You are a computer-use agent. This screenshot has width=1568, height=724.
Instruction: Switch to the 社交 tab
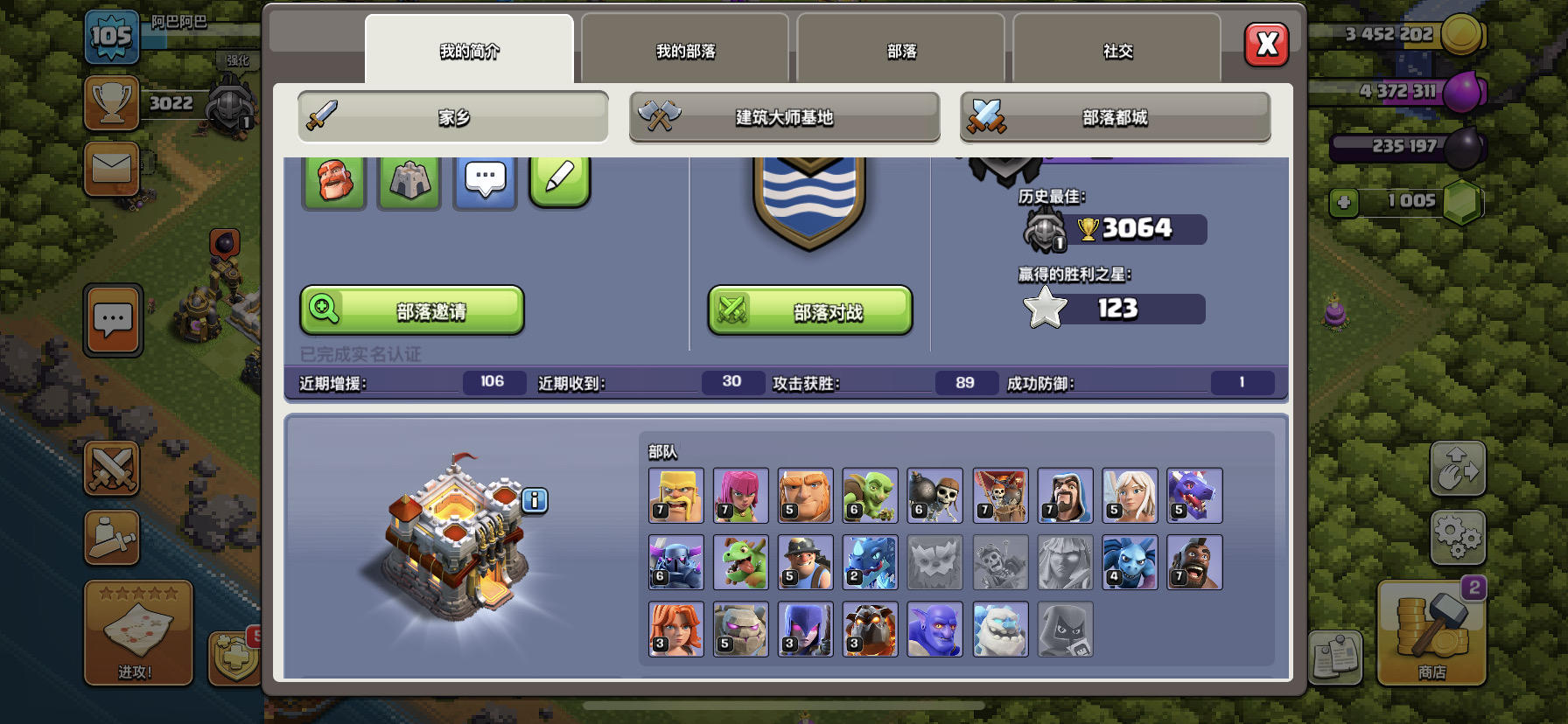pyautogui.click(x=1118, y=51)
